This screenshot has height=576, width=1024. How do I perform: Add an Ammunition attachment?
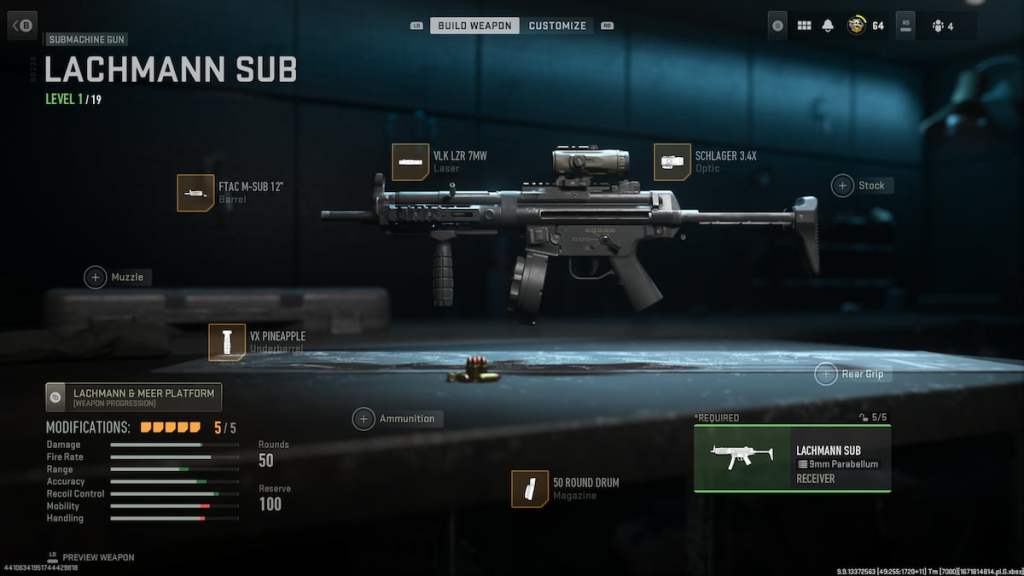[x=364, y=419]
